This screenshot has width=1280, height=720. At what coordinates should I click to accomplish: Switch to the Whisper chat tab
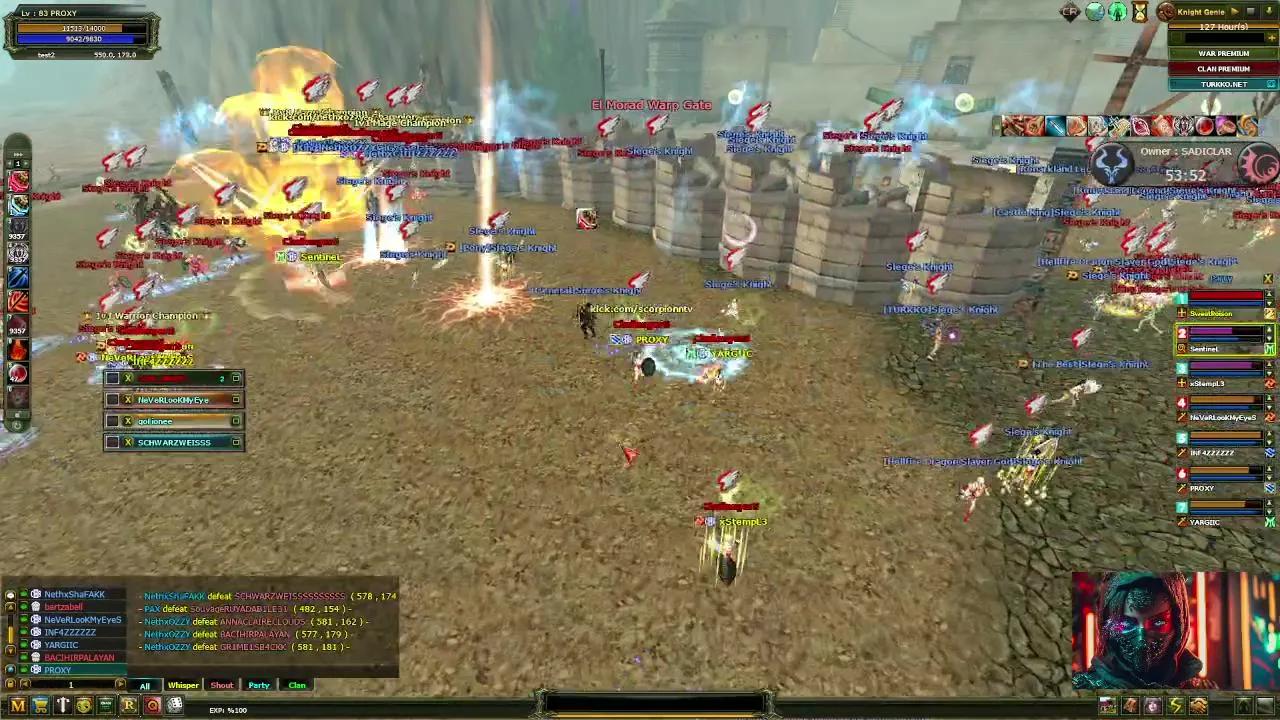coord(183,685)
